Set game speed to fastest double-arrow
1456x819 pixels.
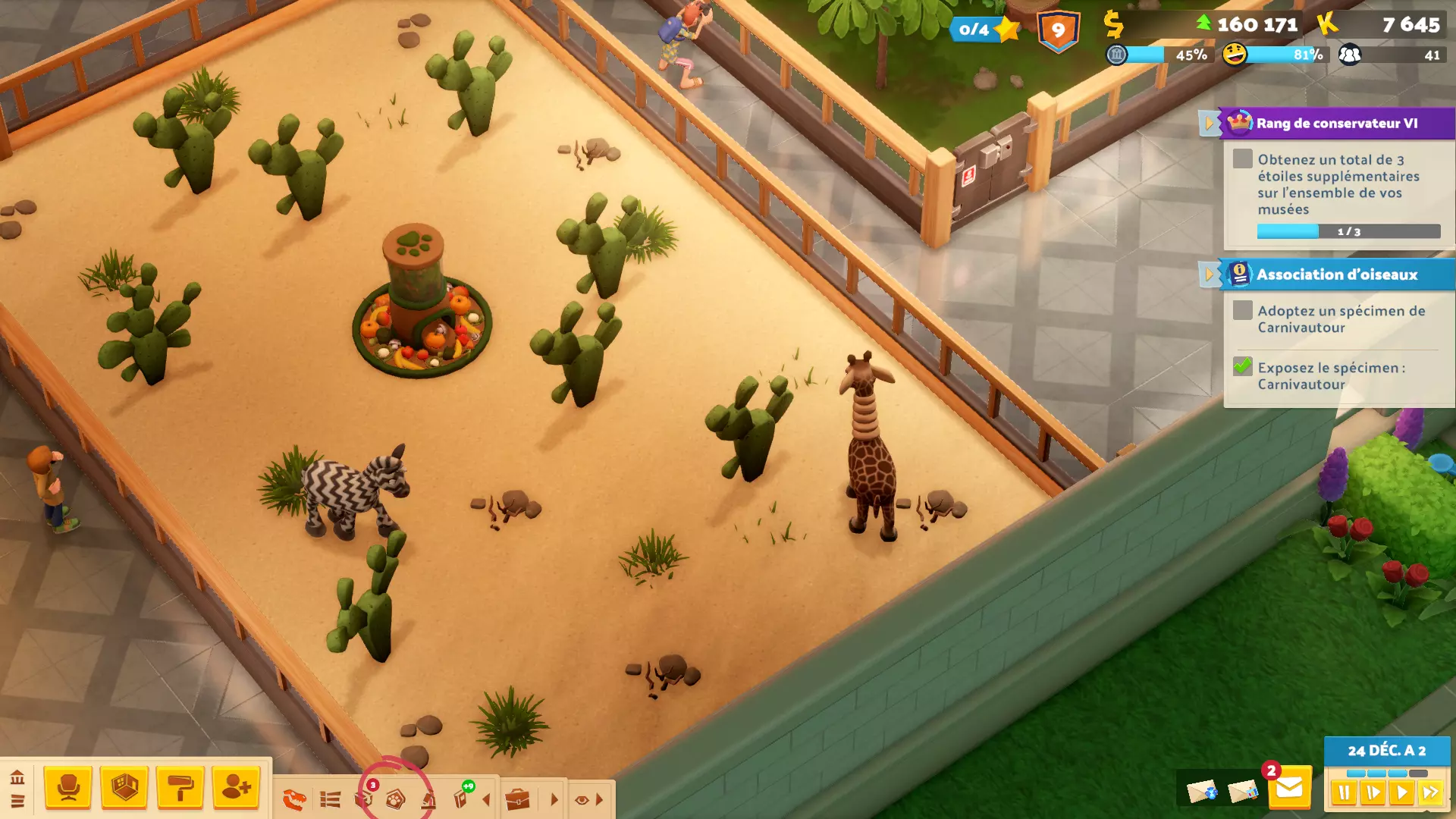point(1430,793)
